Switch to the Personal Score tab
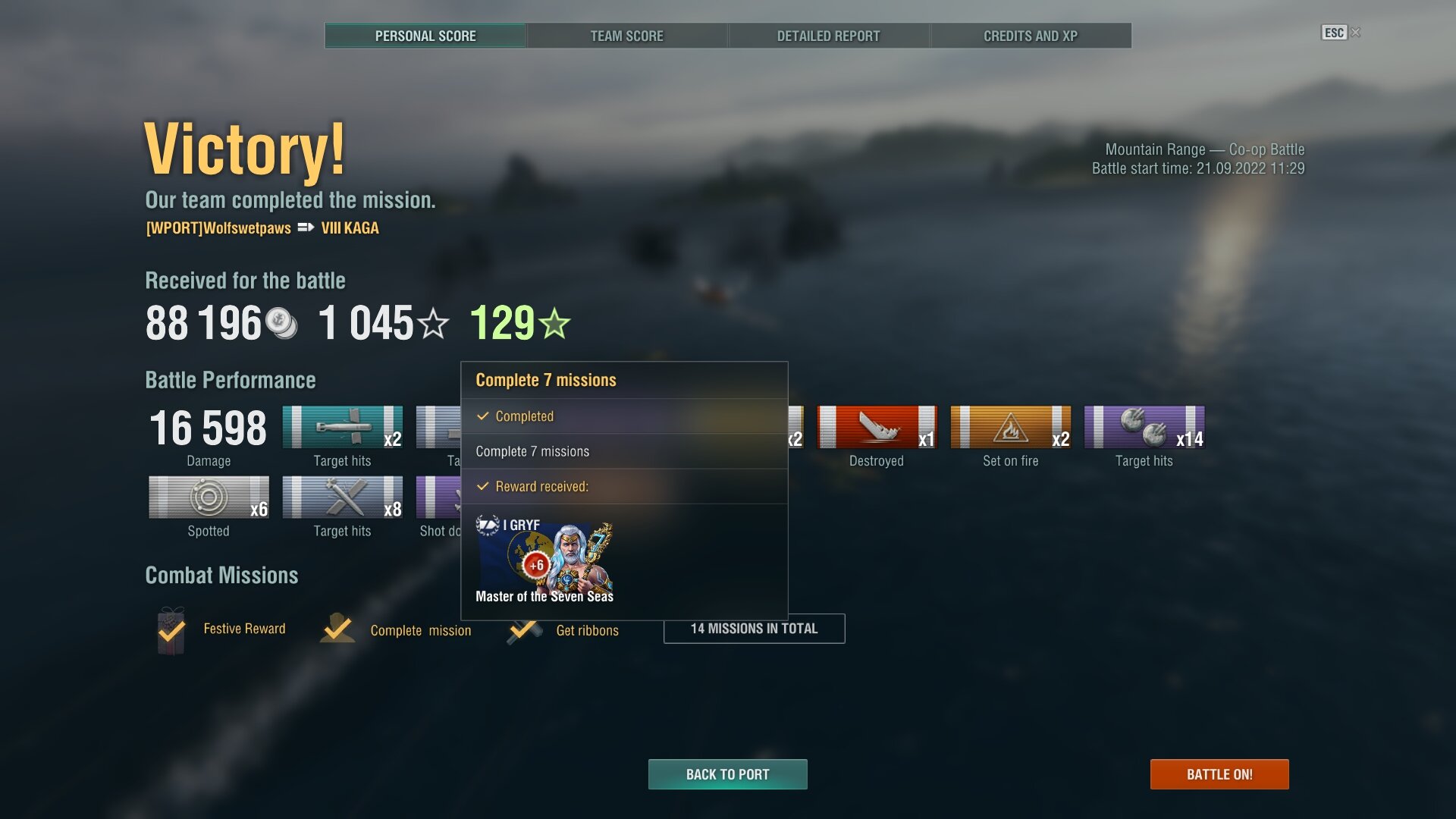Image resolution: width=1456 pixels, height=819 pixels. click(425, 36)
